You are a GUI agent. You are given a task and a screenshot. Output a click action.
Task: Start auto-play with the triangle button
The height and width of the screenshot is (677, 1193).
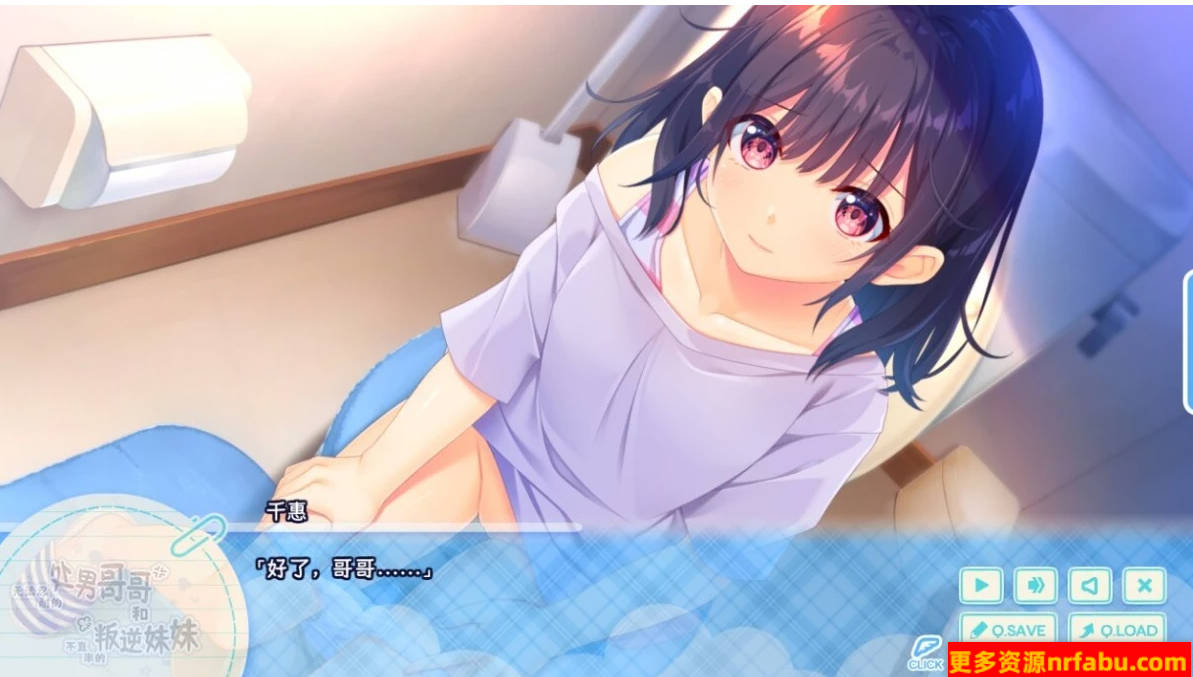(x=981, y=585)
